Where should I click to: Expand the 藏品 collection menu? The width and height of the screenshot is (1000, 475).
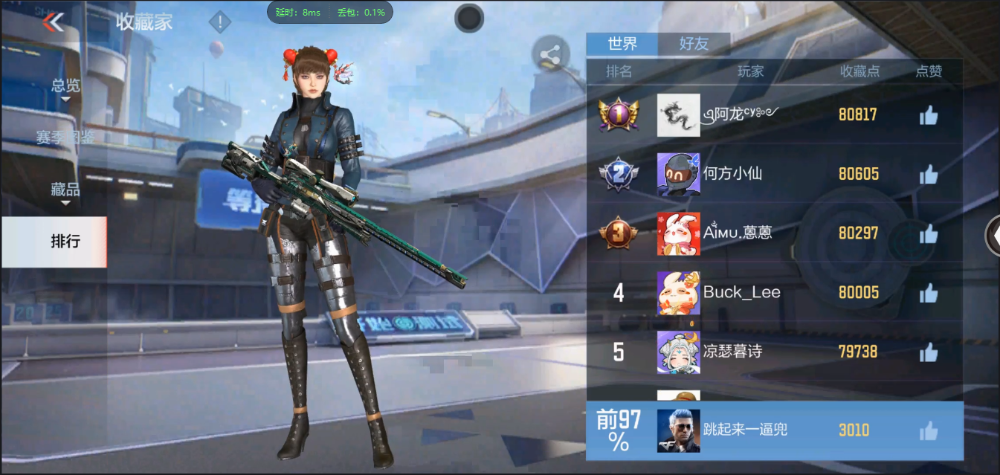coord(66,189)
